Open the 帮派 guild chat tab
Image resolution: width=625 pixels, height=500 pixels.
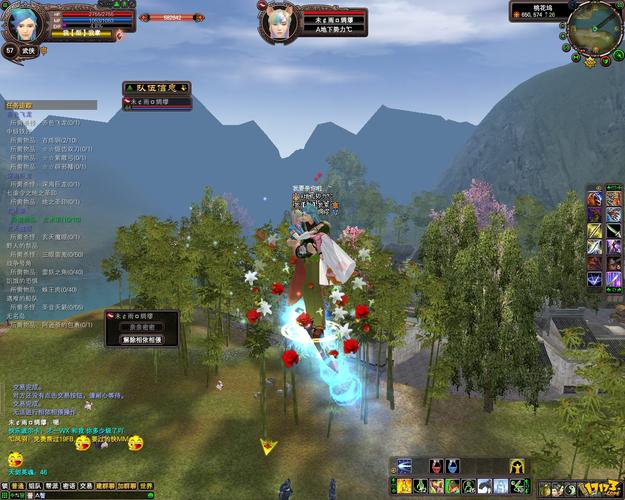pyautogui.click(x=51, y=486)
